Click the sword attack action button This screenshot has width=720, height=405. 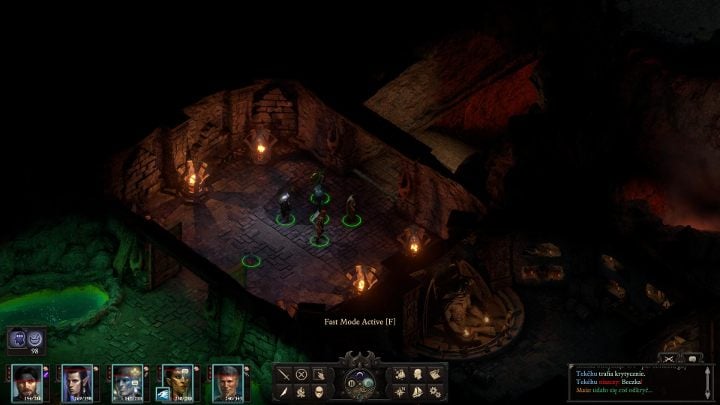(284, 375)
